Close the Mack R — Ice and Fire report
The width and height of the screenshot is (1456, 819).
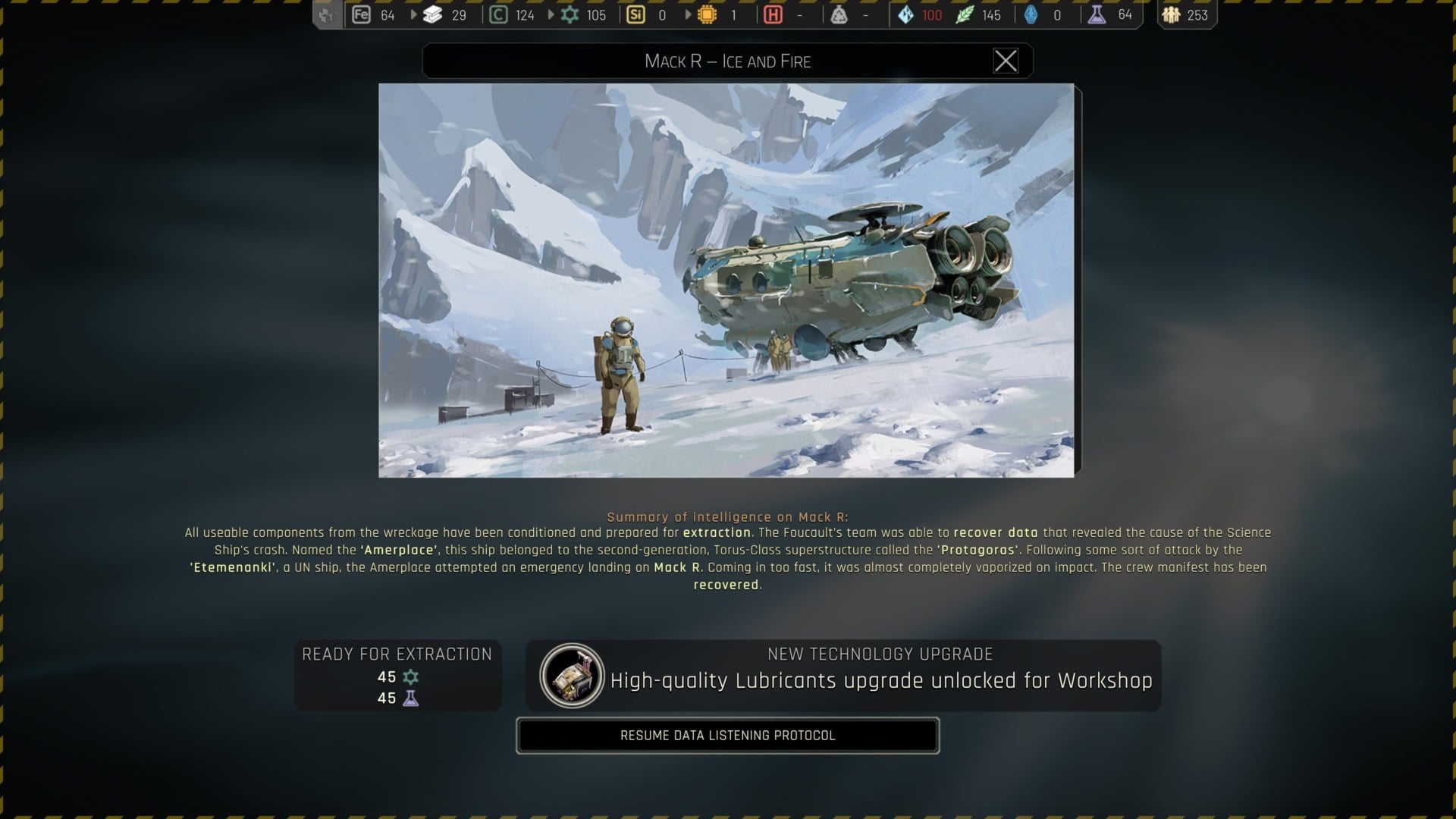pos(1007,61)
